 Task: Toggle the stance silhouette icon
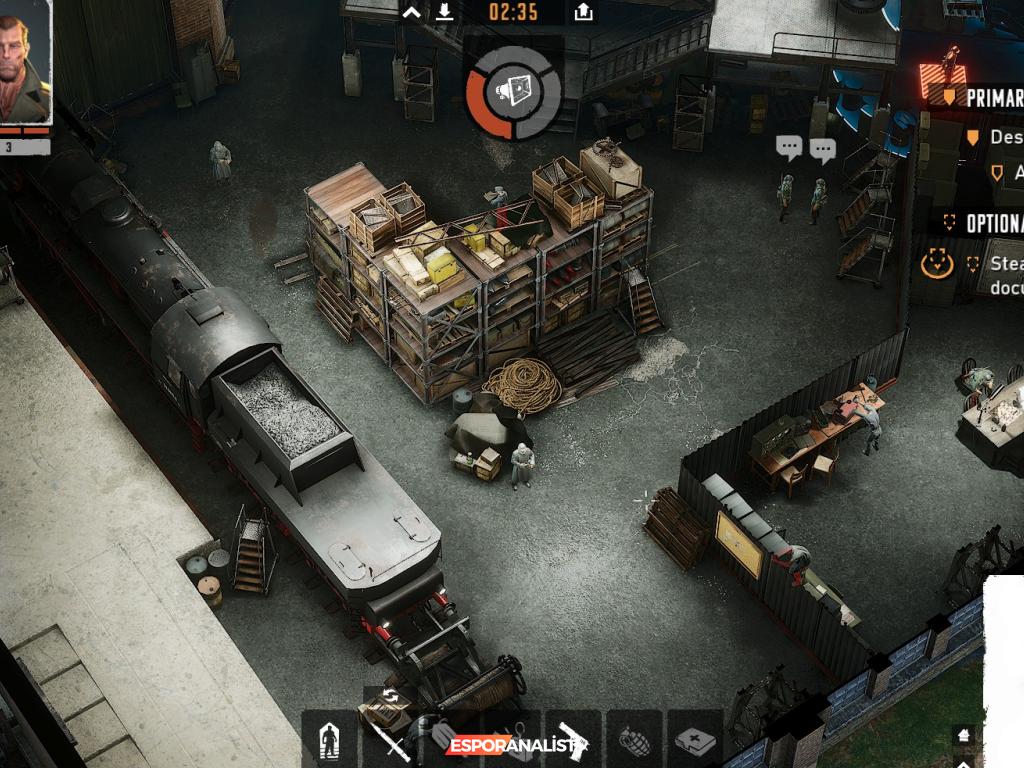click(x=329, y=740)
